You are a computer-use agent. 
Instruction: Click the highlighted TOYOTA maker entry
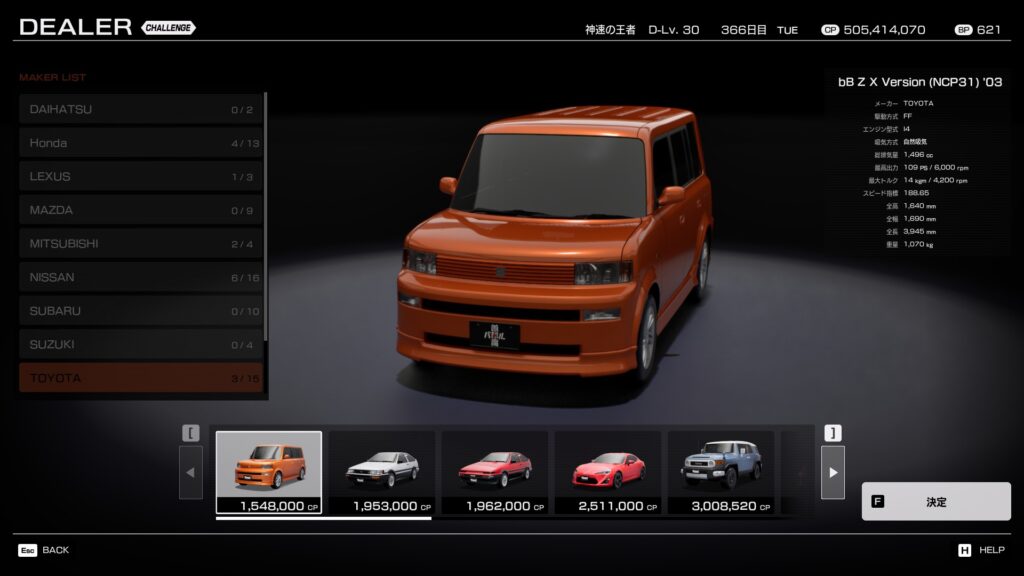tap(140, 378)
